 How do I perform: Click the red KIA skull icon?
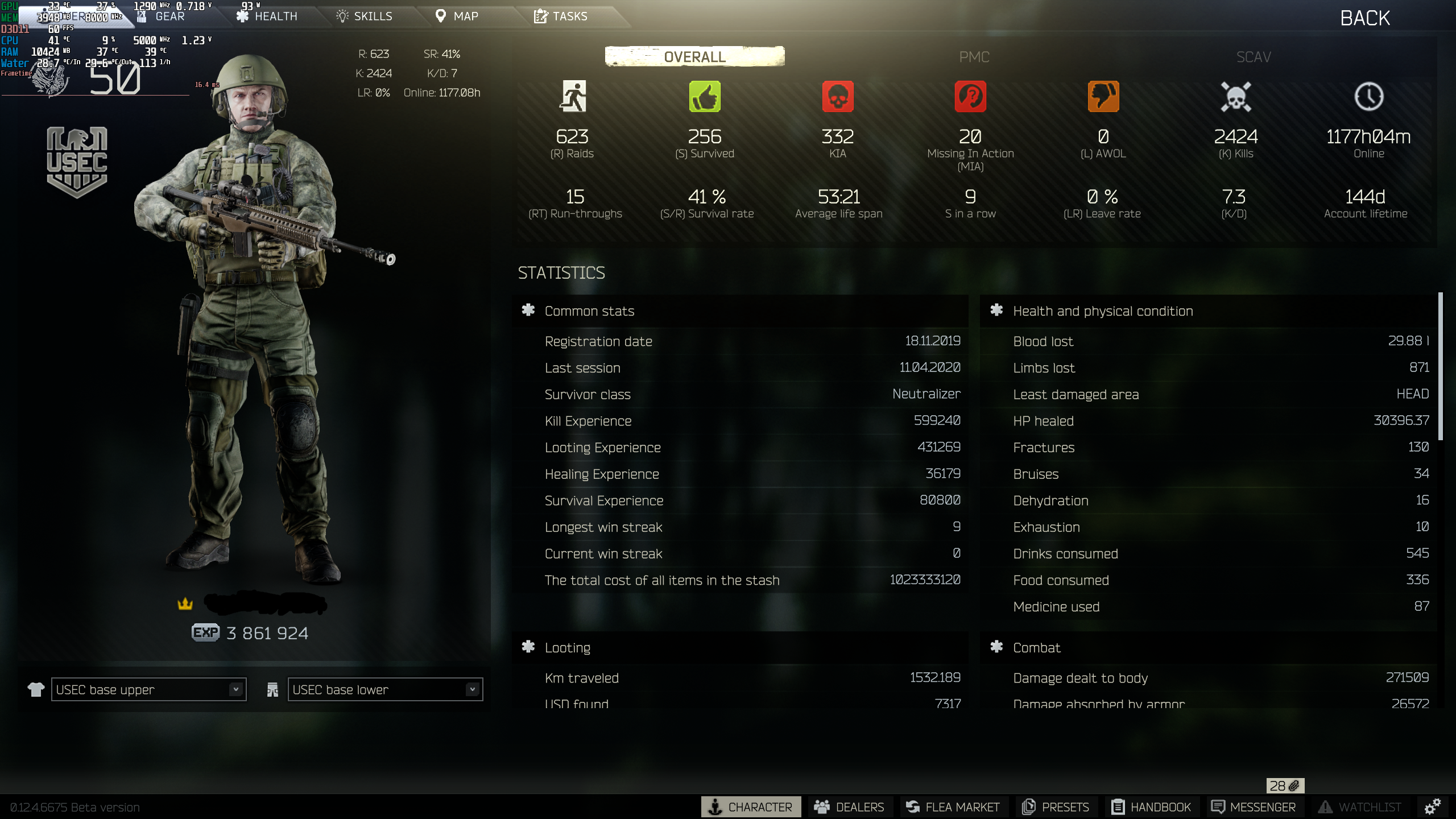(x=838, y=97)
